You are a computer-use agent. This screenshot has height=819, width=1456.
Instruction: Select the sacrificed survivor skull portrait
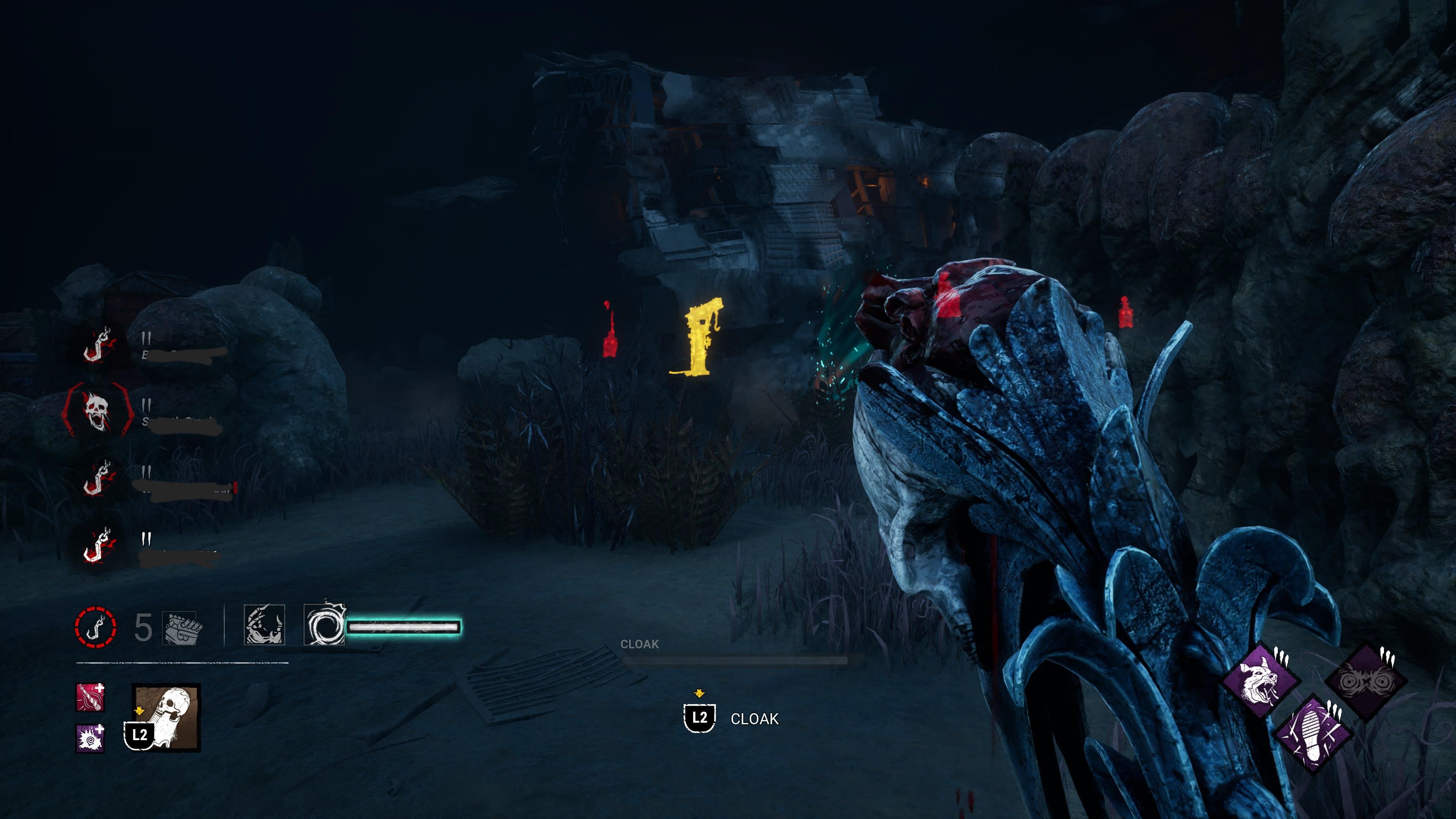[97, 410]
